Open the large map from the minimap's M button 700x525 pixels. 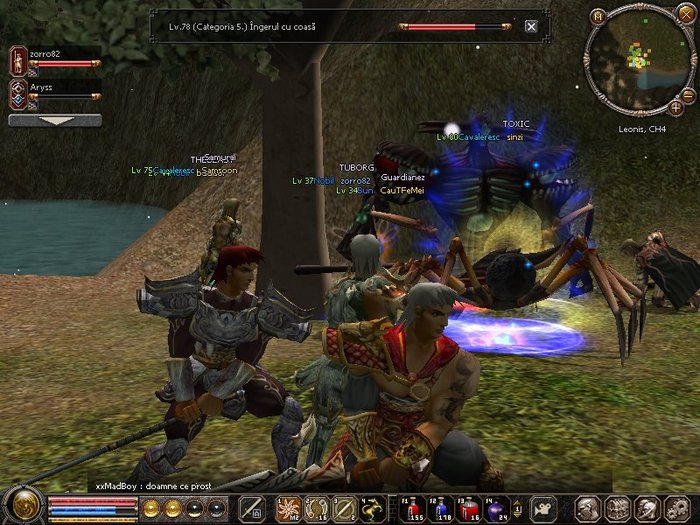(x=598, y=16)
